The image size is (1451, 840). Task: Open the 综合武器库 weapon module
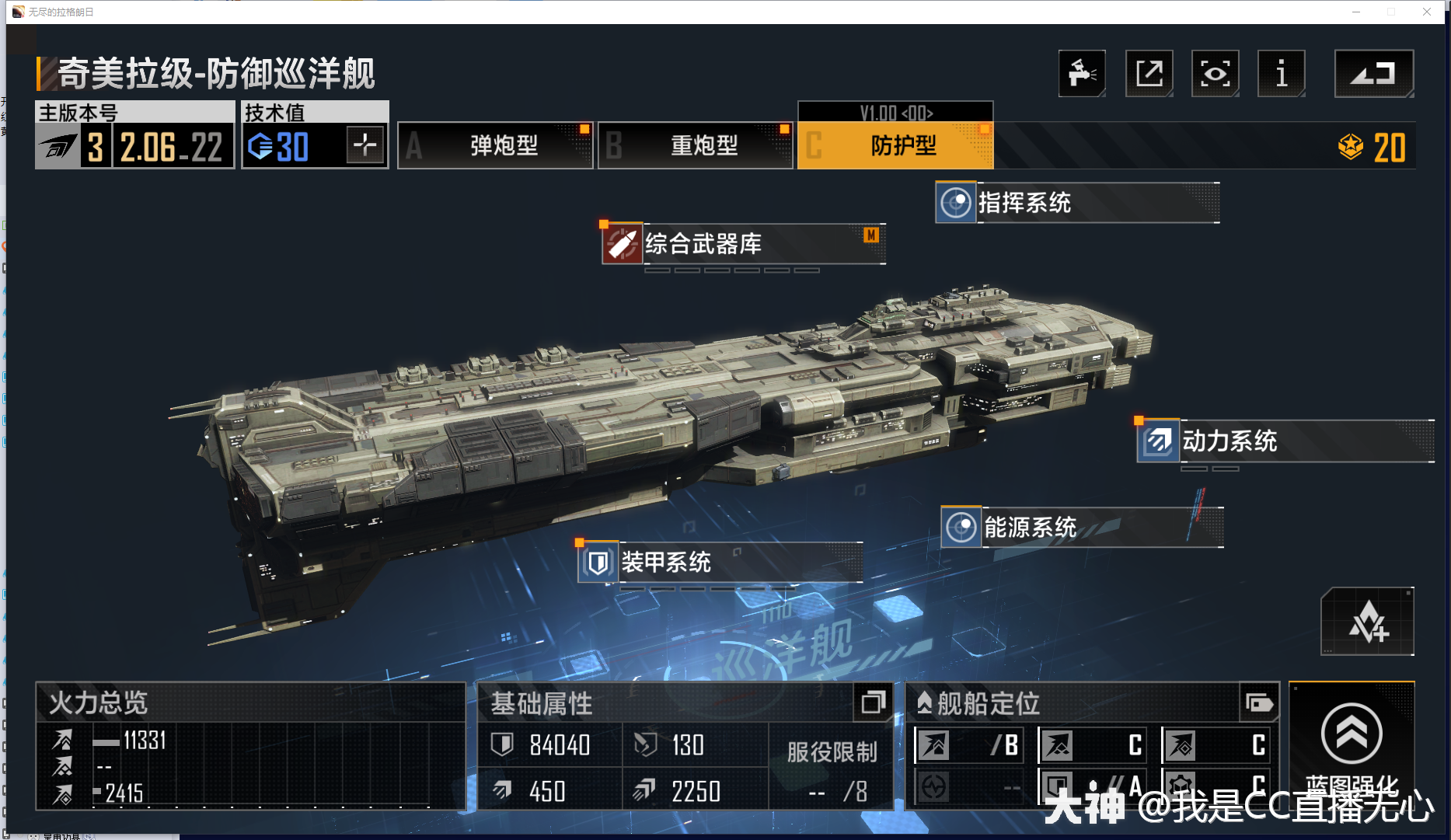coord(743,244)
